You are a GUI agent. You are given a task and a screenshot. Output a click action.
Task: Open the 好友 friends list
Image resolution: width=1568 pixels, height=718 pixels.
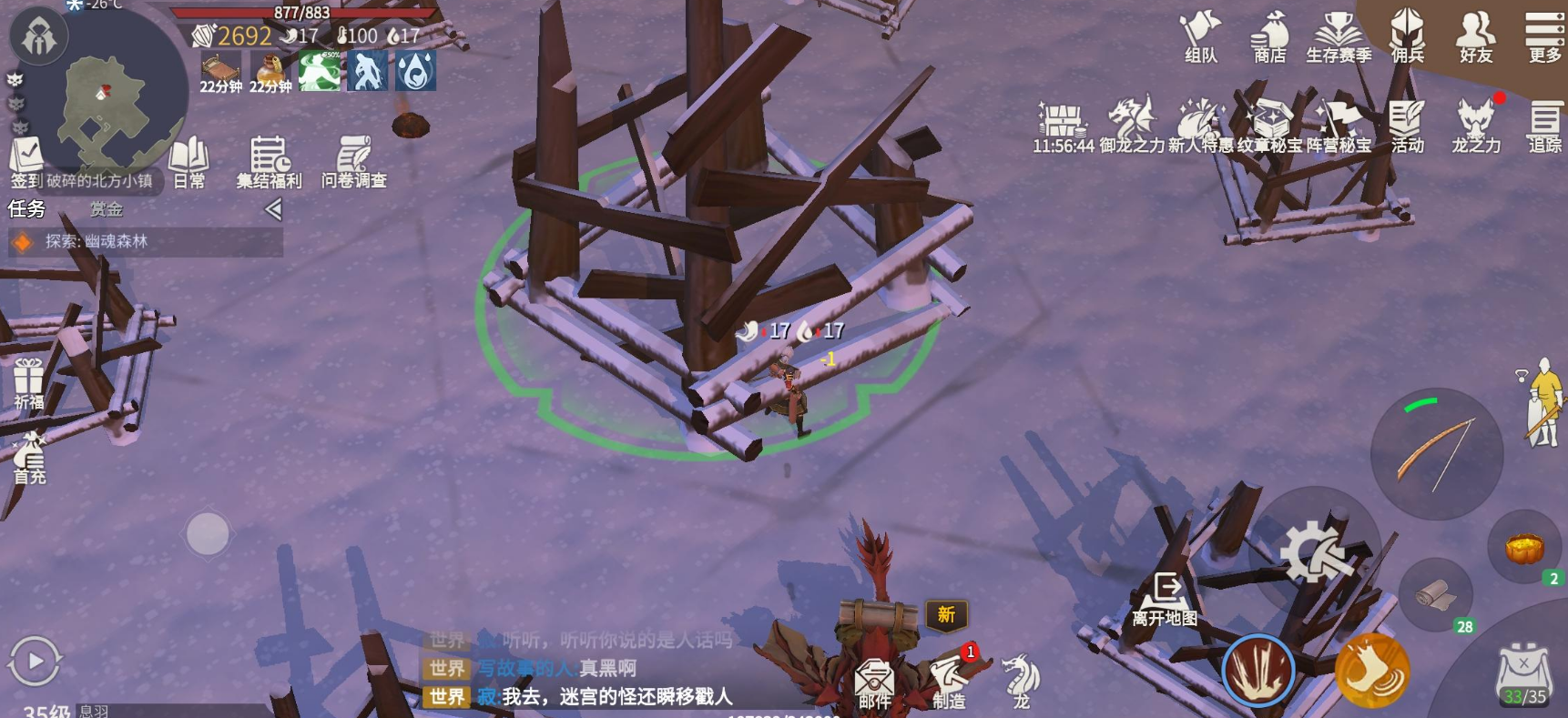point(1475,36)
